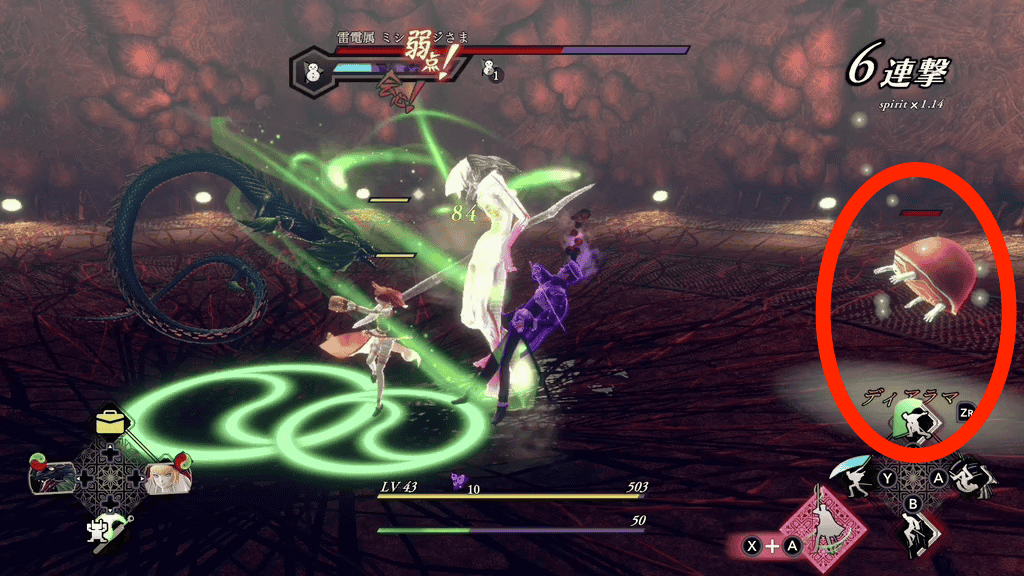The width and height of the screenshot is (1024, 576).
Task: Open the yellow briefcase item shortcut
Action: tap(108, 422)
